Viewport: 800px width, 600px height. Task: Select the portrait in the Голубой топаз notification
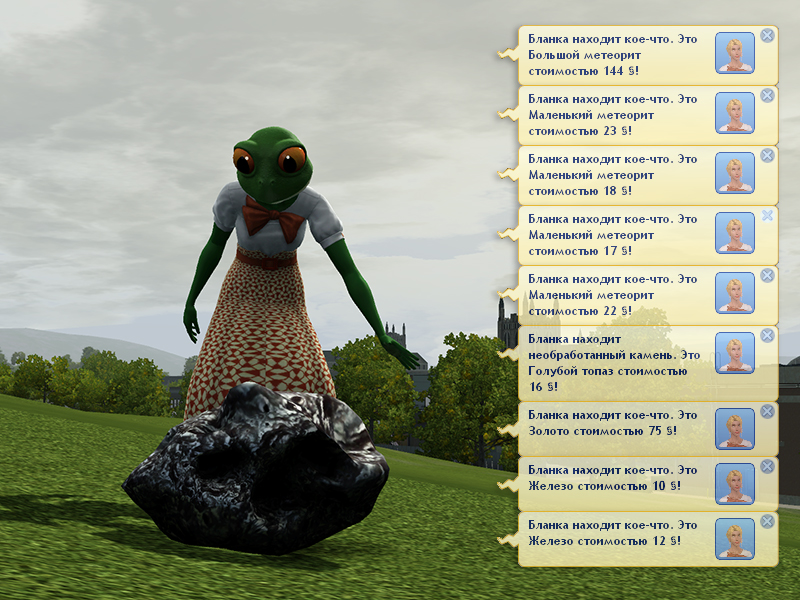(x=735, y=353)
